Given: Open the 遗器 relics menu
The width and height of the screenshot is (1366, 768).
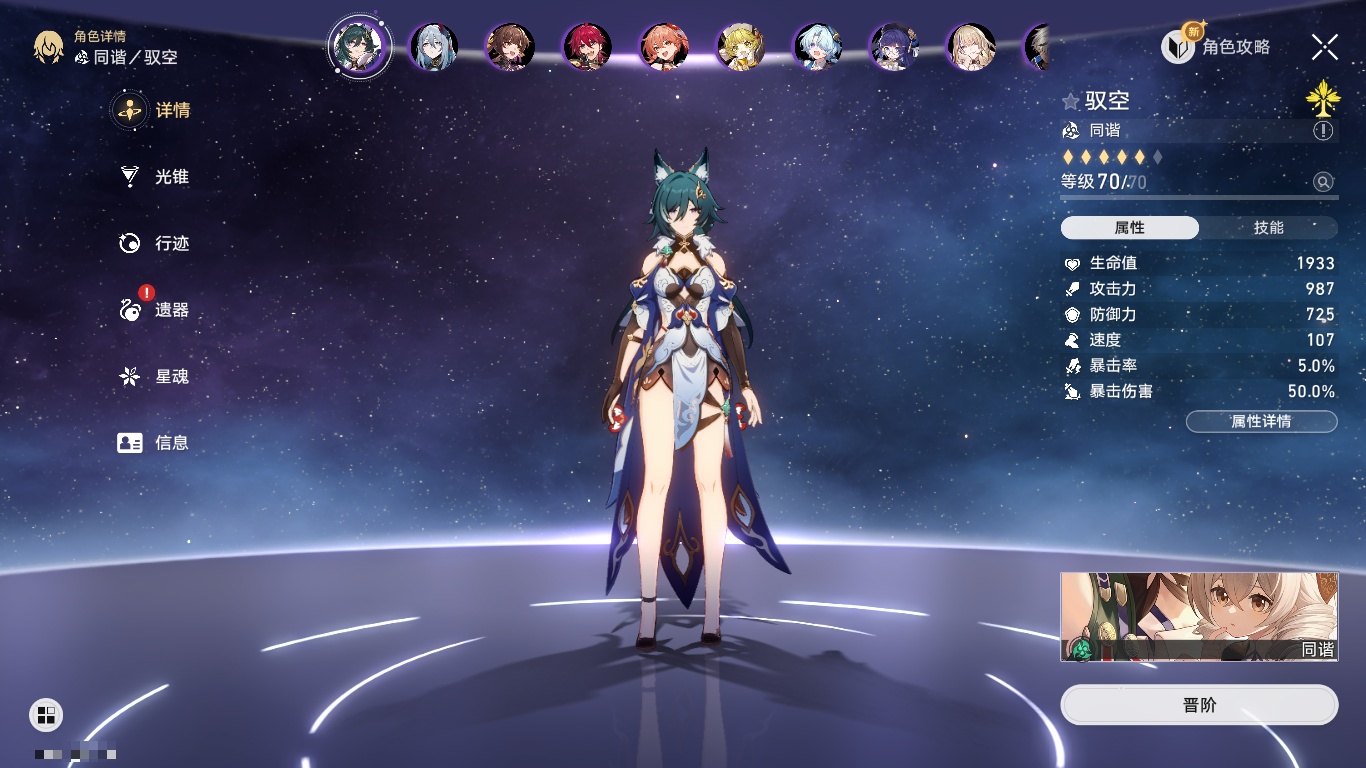Looking at the screenshot, I should pos(155,310).
